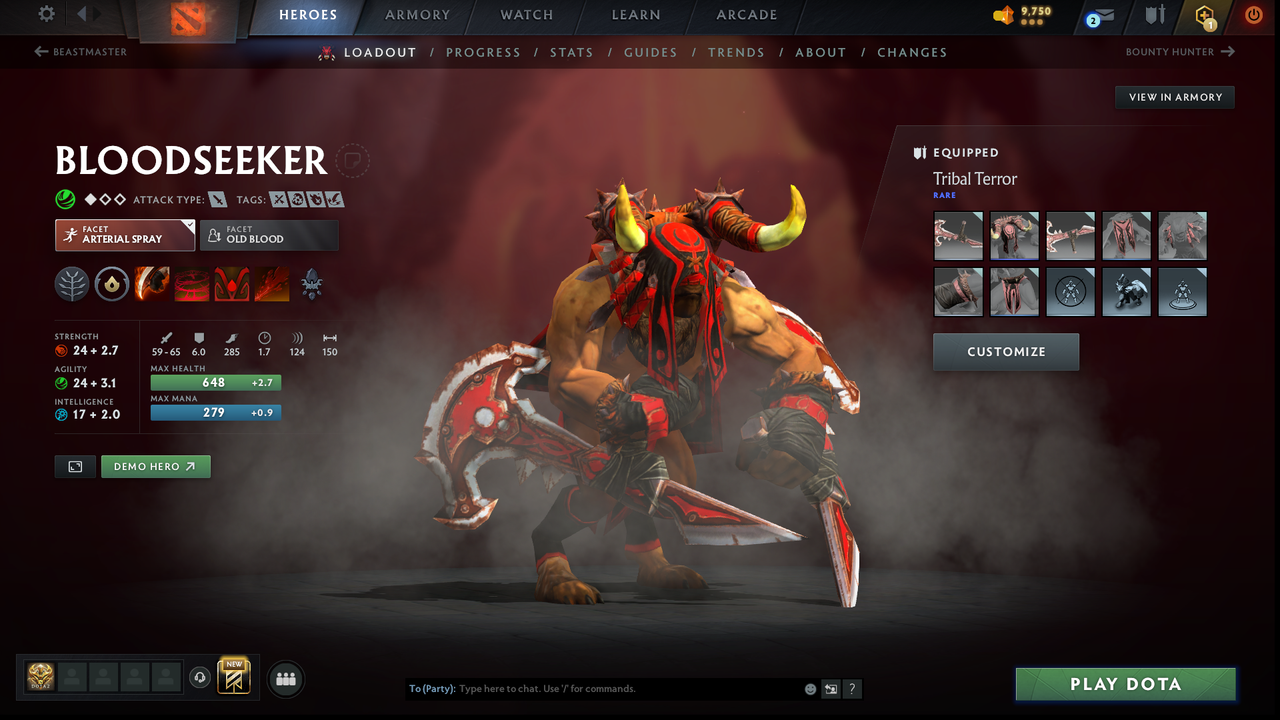The image size is (1280, 720).
Task: Open the STATS loadout section
Action: [x=571, y=52]
